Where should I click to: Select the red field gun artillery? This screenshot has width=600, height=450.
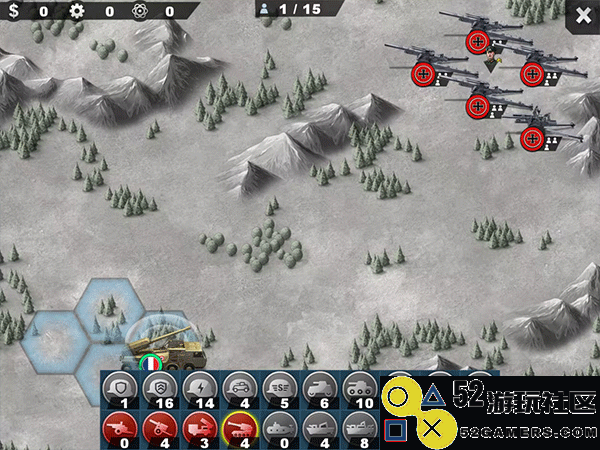[119, 426]
